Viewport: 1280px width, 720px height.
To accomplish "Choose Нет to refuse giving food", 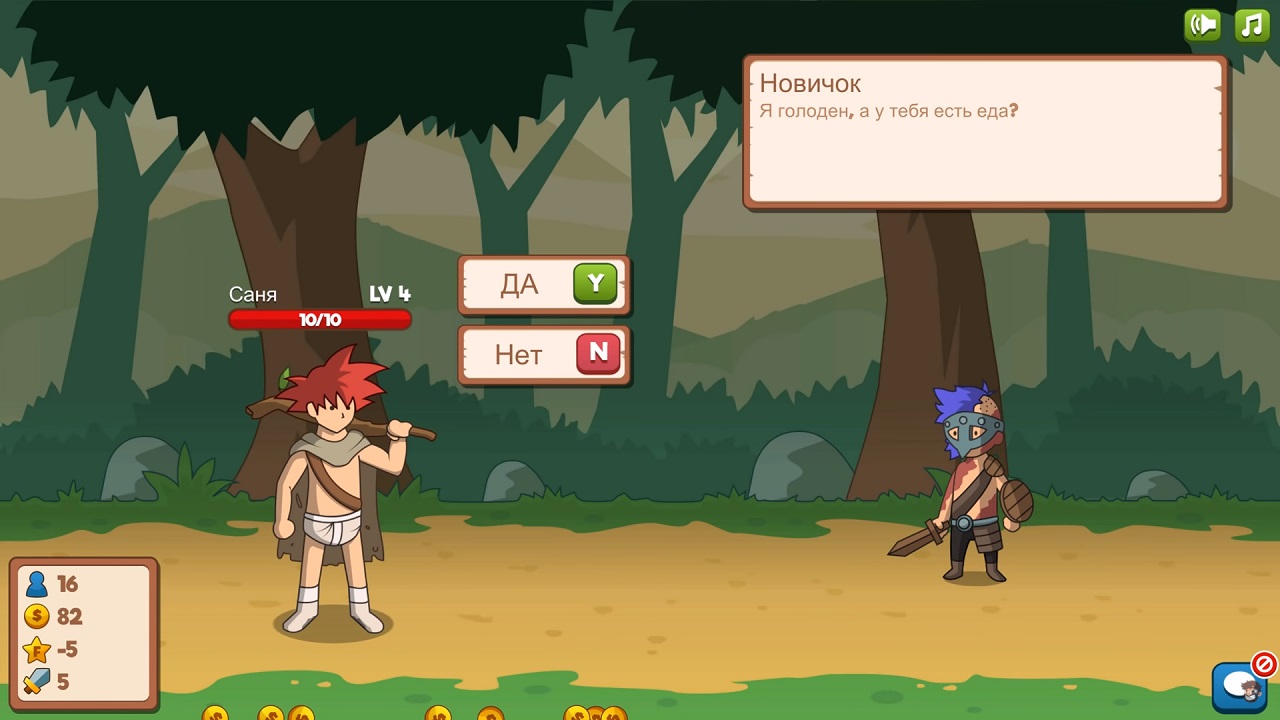I will pyautogui.click(x=544, y=354).
